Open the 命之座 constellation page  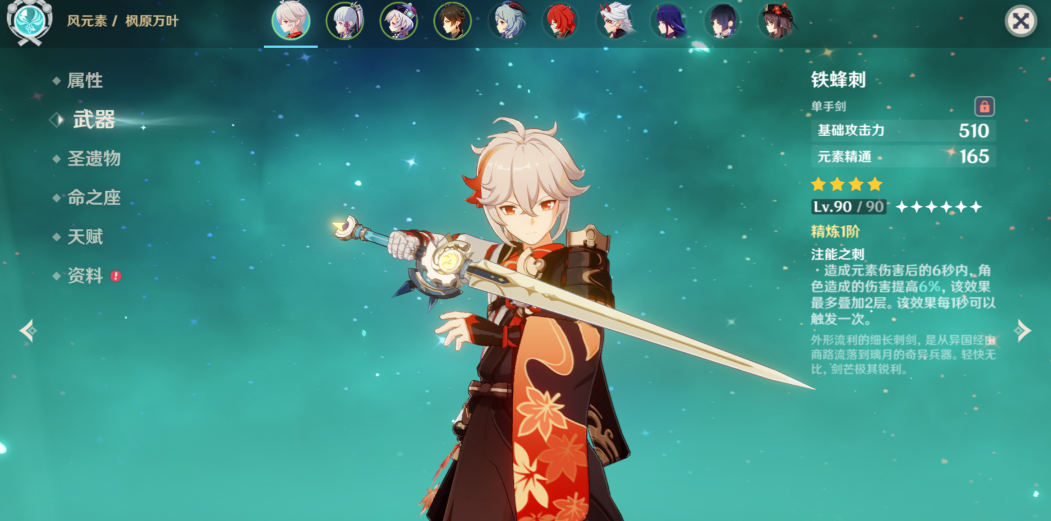pos(93,198)
